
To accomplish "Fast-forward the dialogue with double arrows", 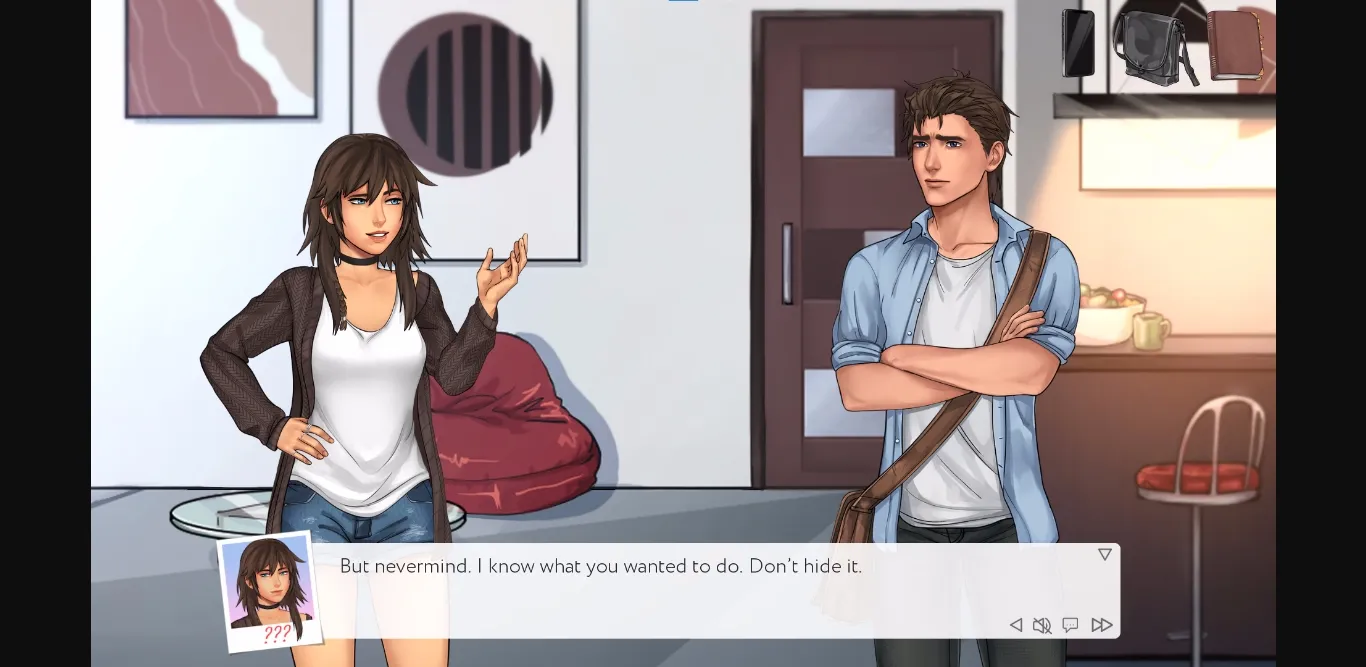I will click(1101, 625).
